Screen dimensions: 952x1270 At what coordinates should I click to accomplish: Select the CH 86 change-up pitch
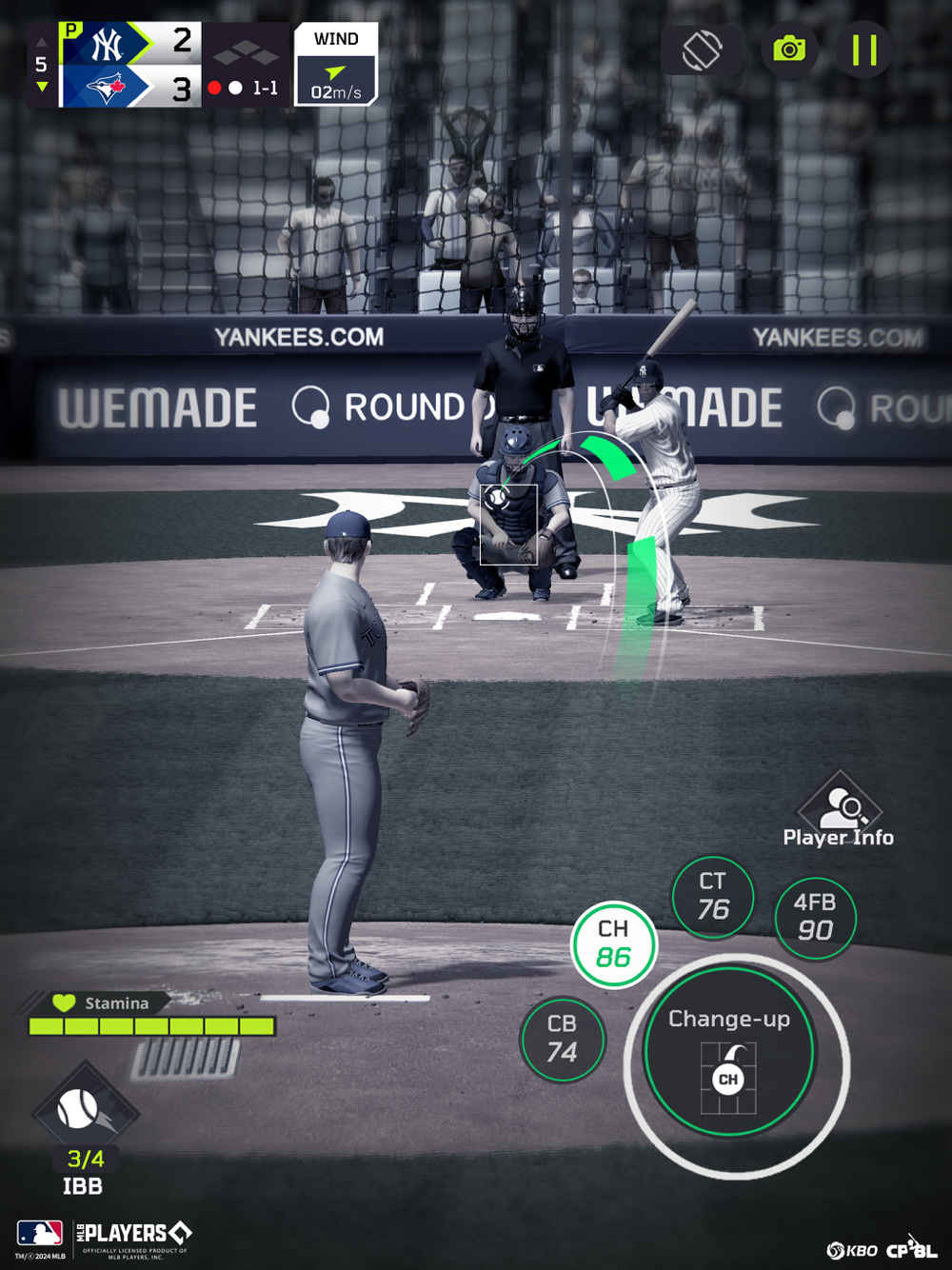[x=614, y=944]
